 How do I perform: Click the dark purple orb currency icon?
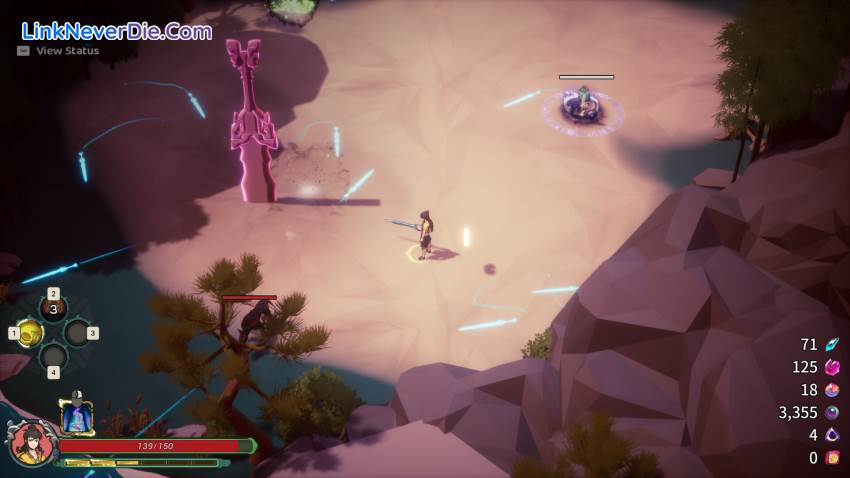click(832, 412)
